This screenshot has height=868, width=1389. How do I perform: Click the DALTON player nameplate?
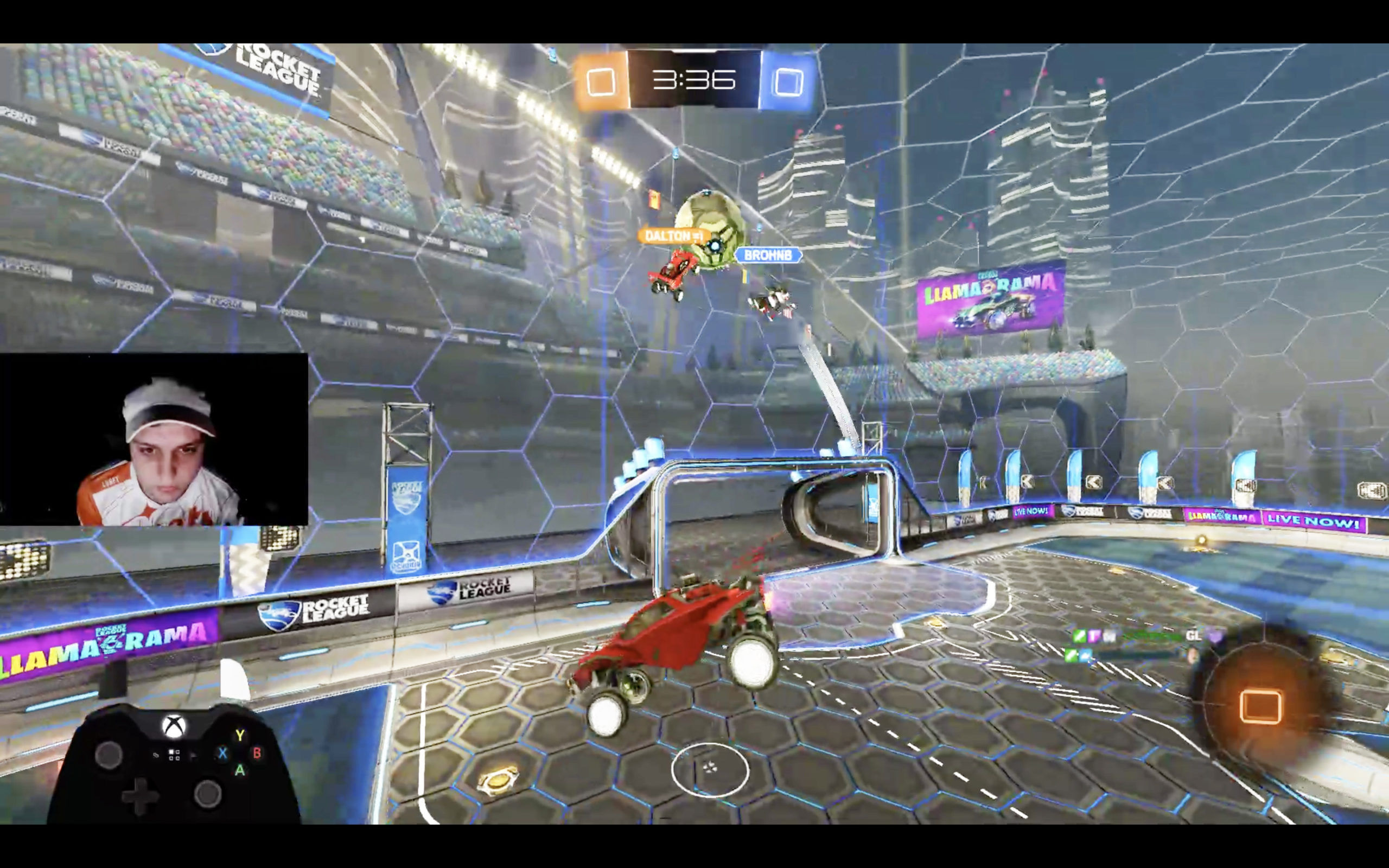point(671,236)
